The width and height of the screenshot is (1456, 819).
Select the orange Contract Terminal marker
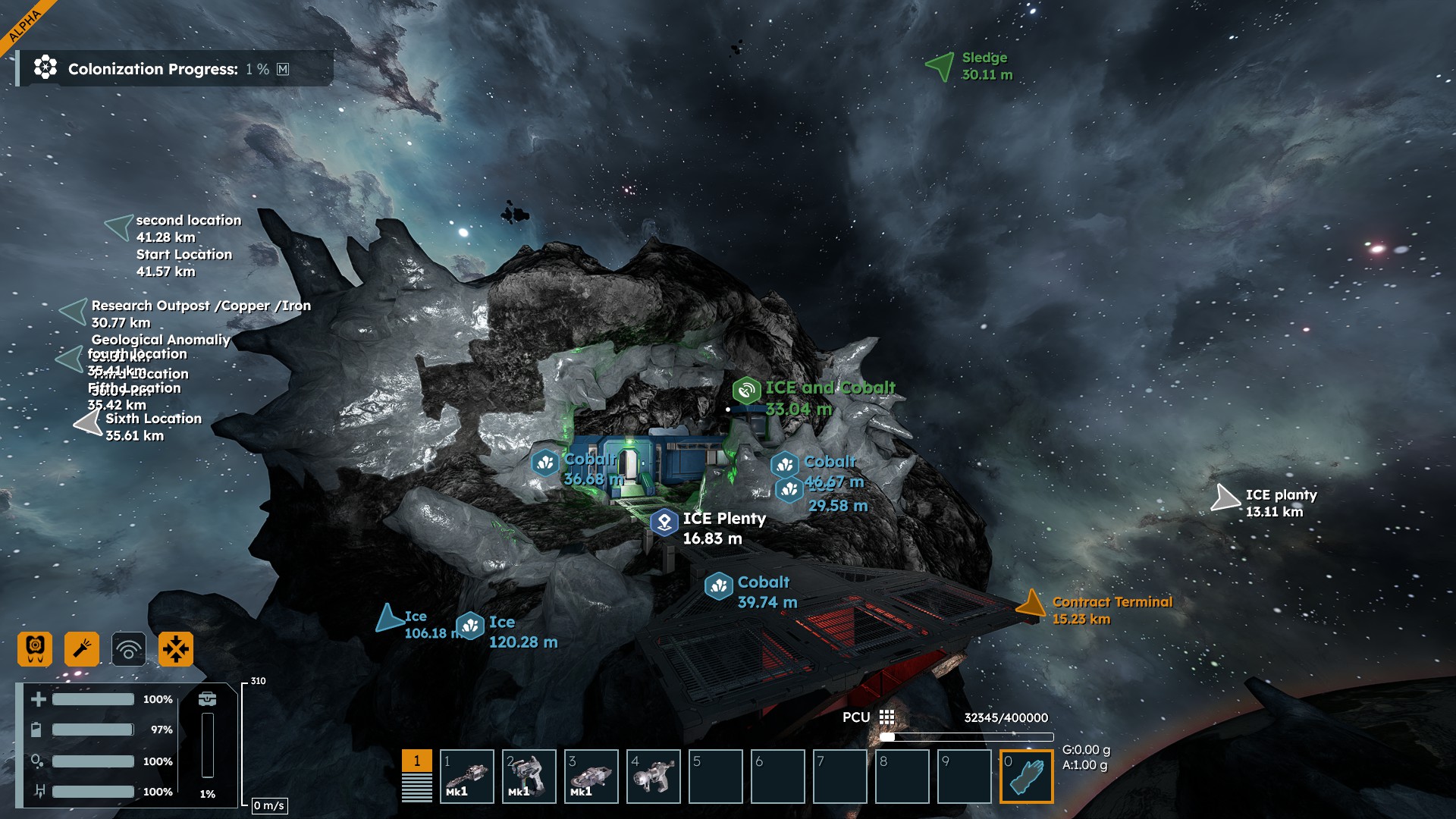[1031, 604]
